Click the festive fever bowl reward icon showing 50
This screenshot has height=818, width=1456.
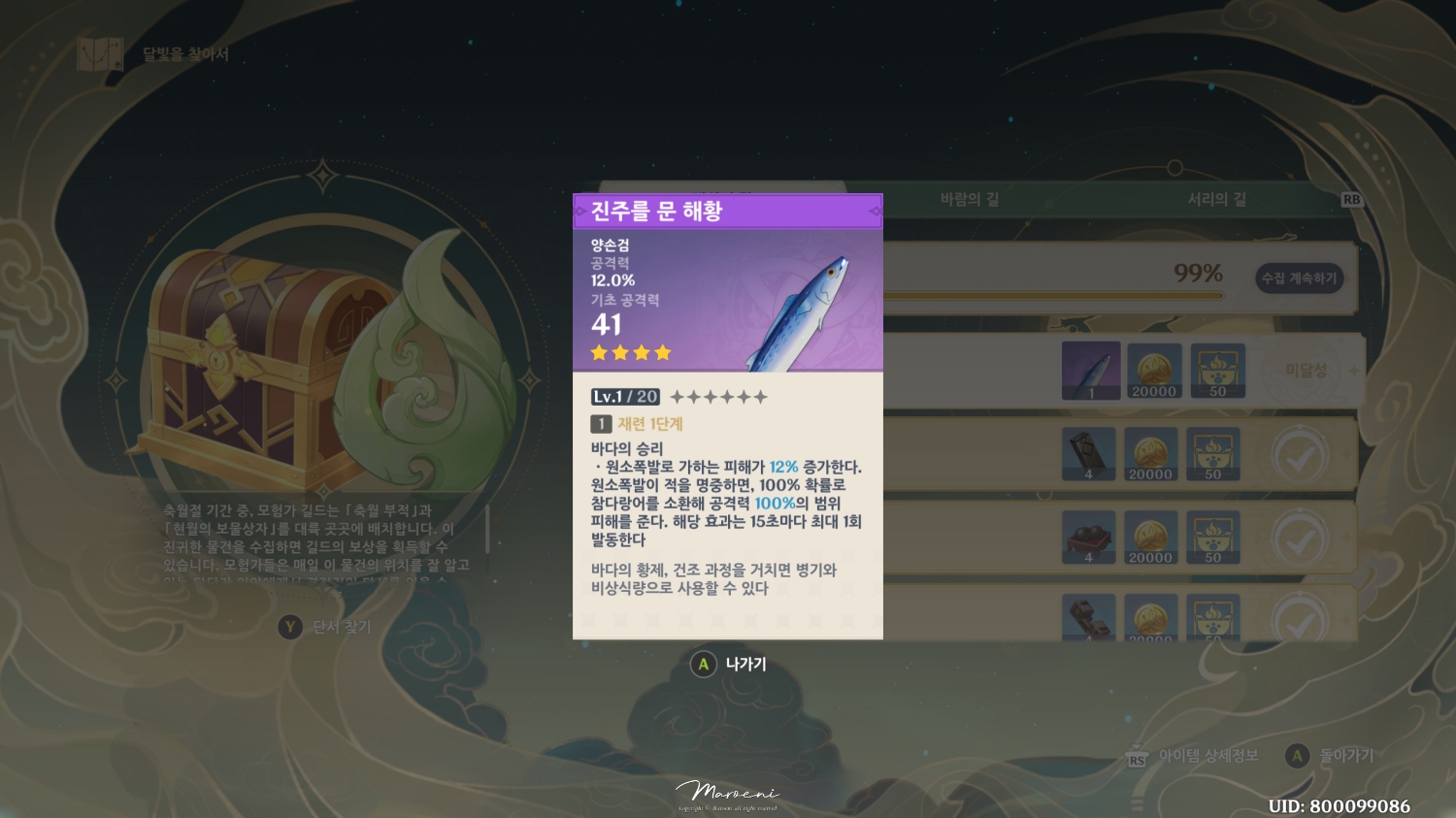point(1218,371)
